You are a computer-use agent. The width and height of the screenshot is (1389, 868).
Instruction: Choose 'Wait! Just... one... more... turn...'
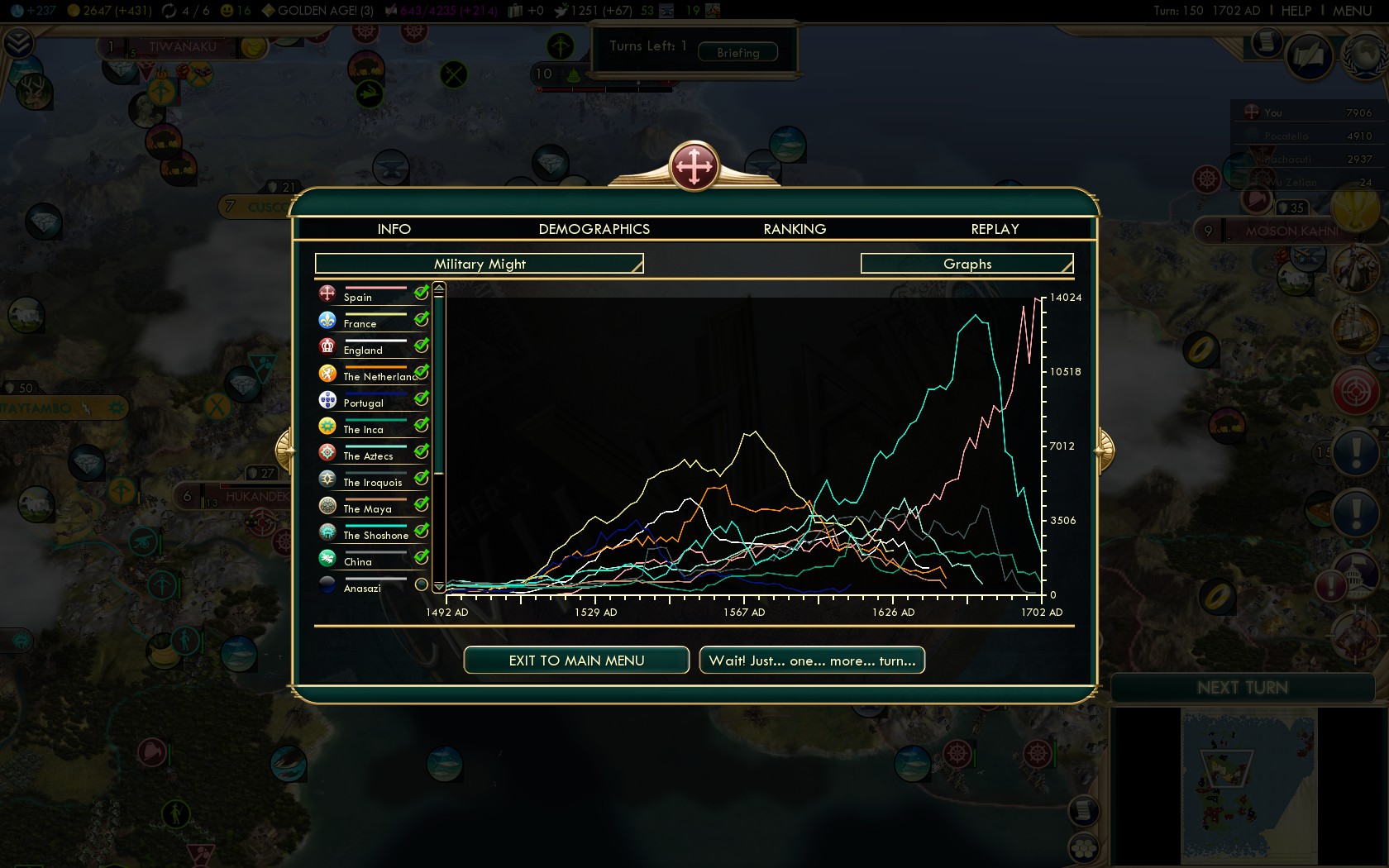[x=812, y=661]
